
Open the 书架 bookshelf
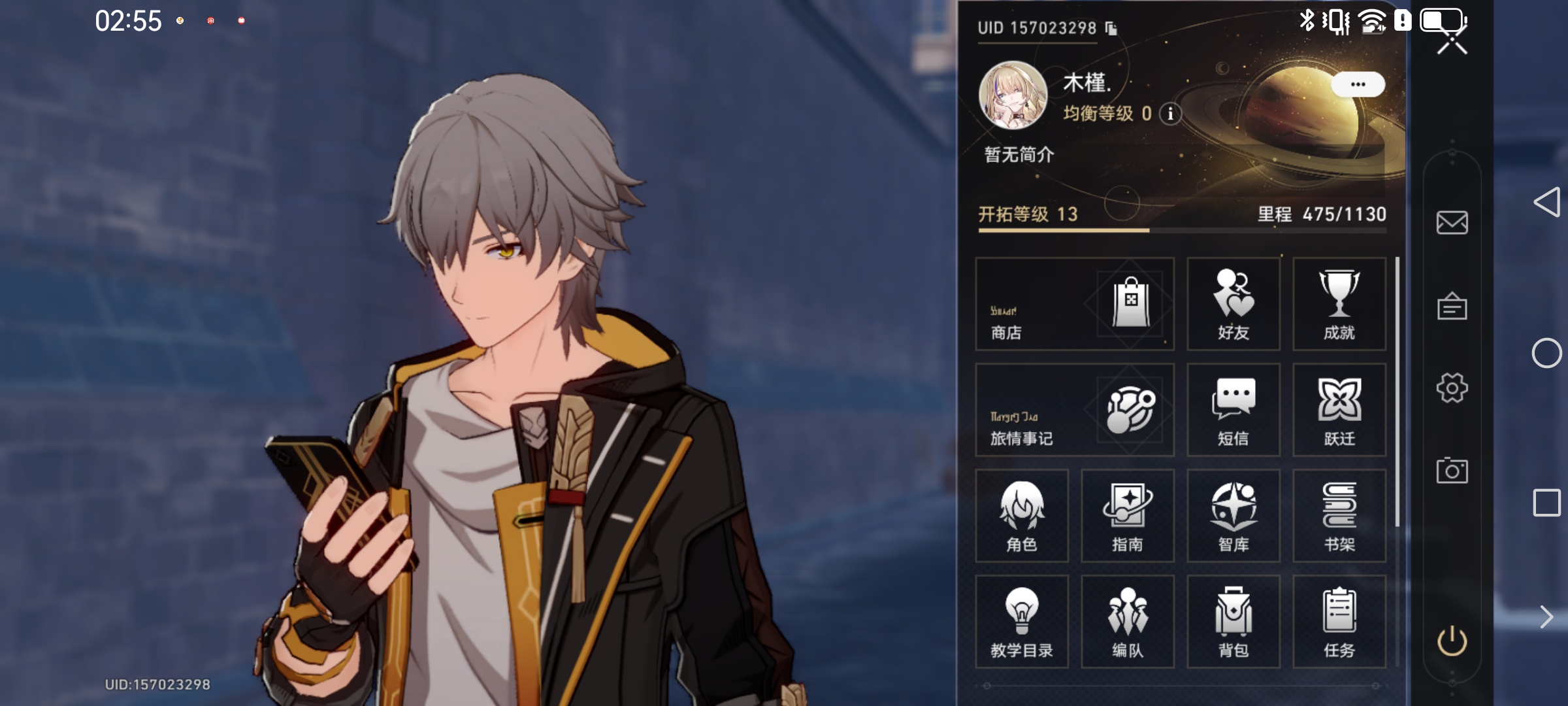click(x=1339, y=516)
